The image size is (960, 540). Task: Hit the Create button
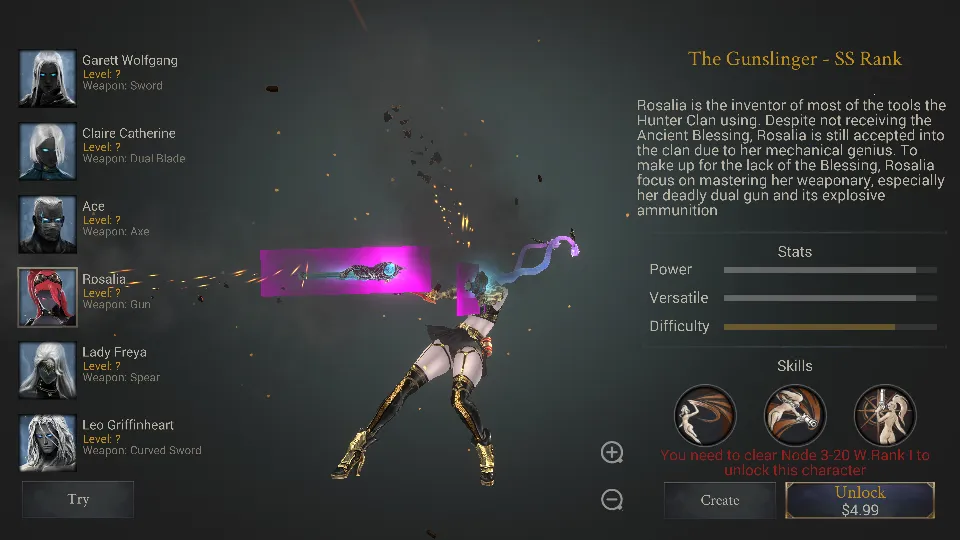720,500
